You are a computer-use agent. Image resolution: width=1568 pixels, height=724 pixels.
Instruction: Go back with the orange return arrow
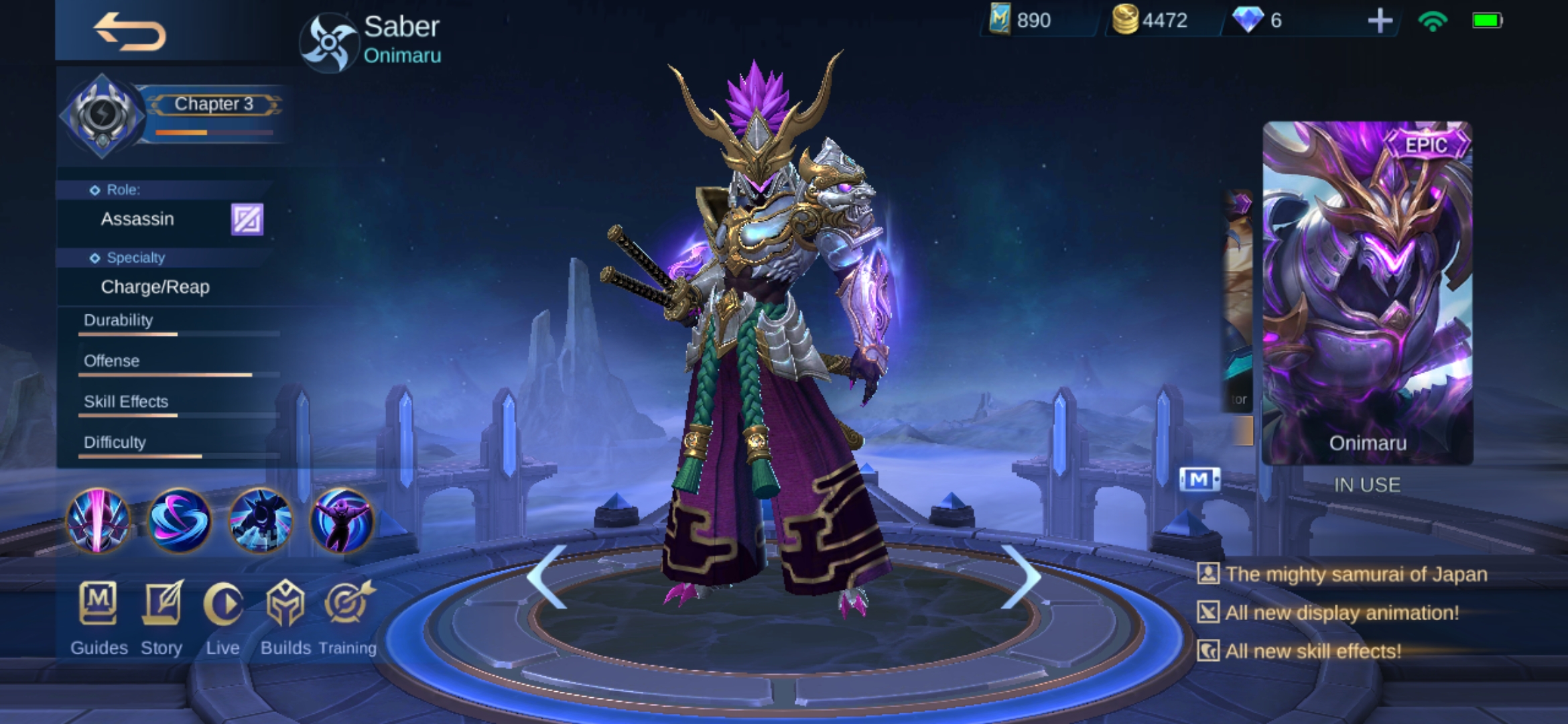130,32
